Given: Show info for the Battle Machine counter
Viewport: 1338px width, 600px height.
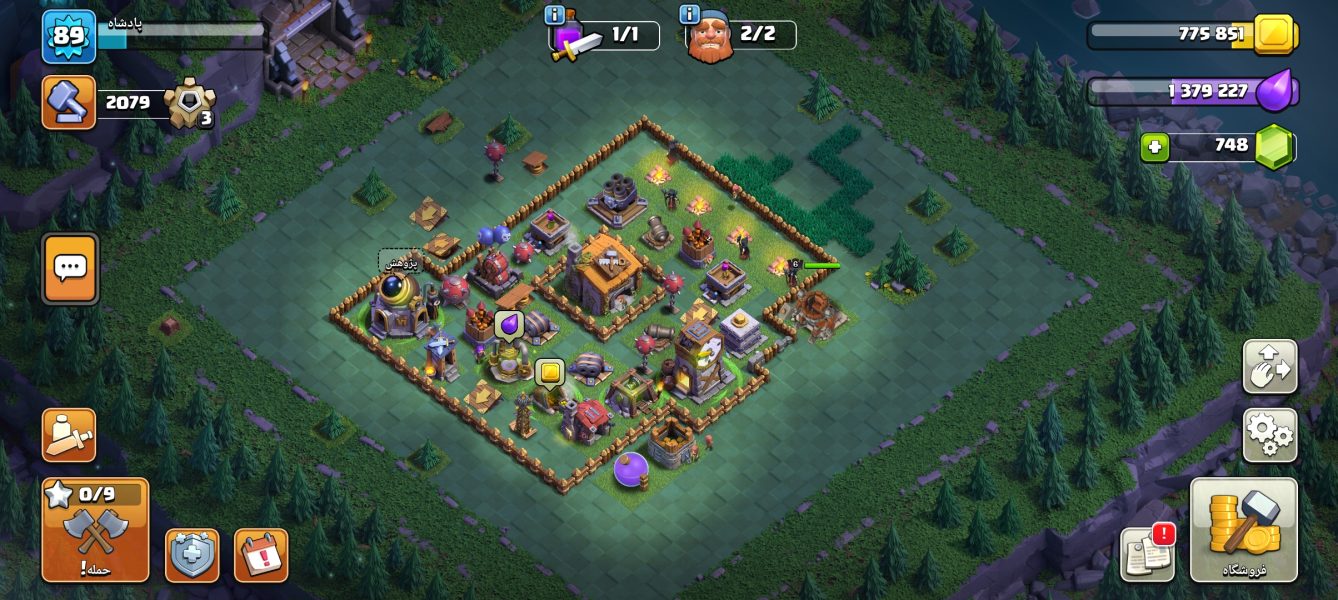Looking at the screenshot, I should [x=554, y=15].
